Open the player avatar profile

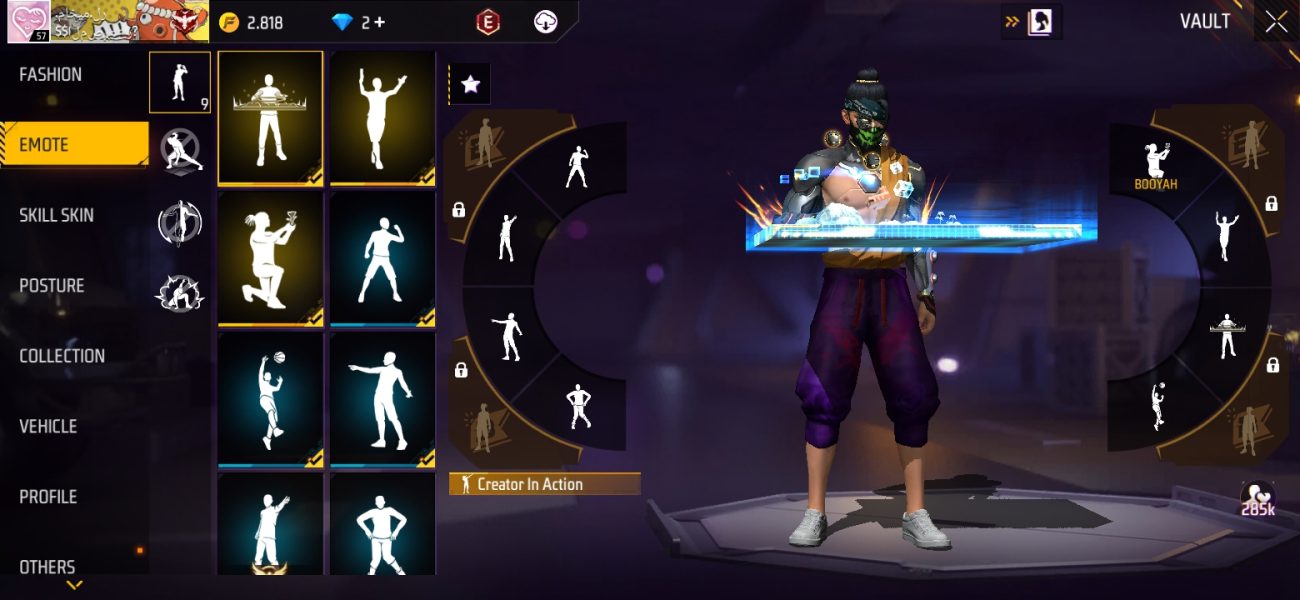(29, 21)
